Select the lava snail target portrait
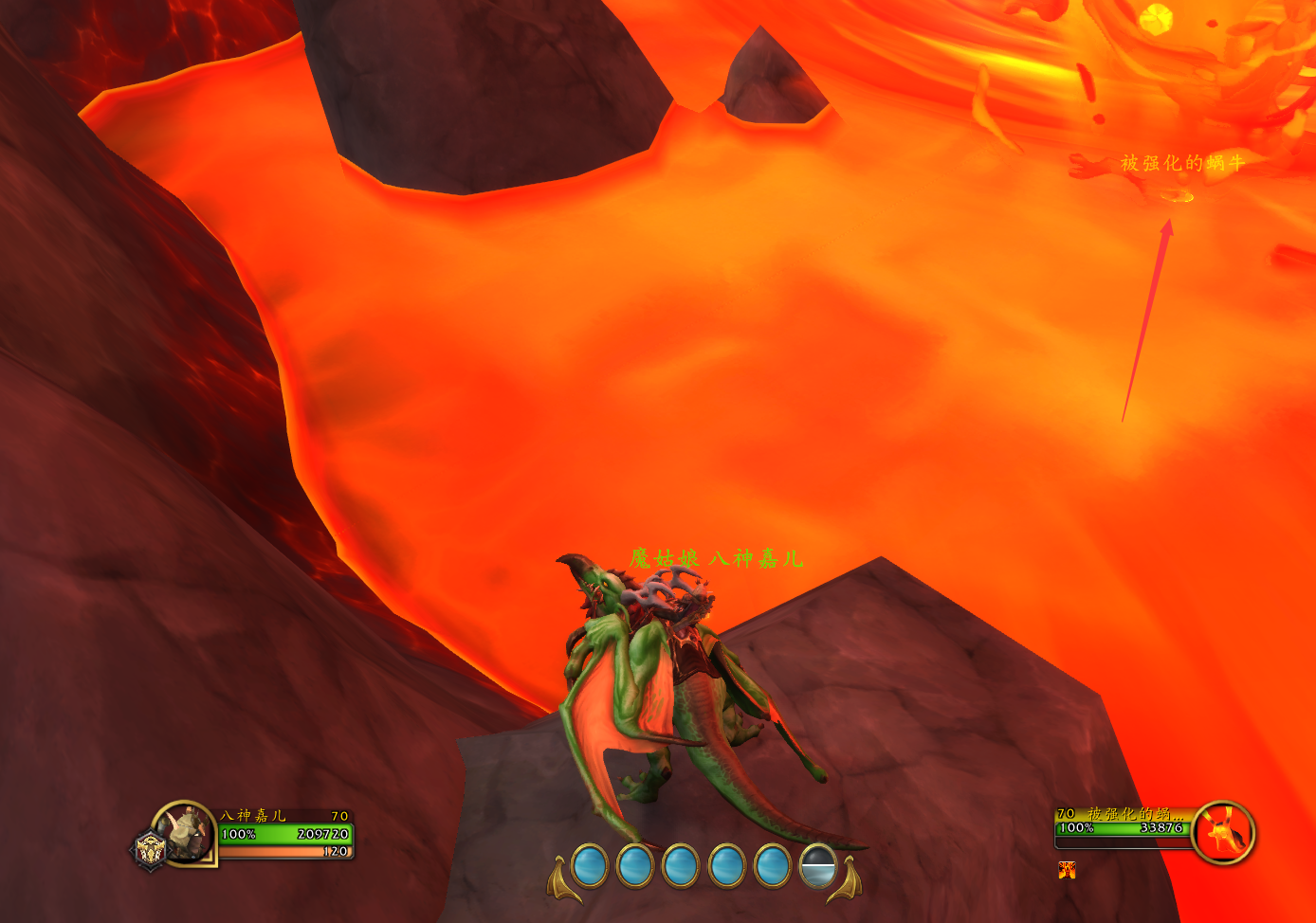1316x923 pixels. pyautogui.click(x=1223, y=833)
